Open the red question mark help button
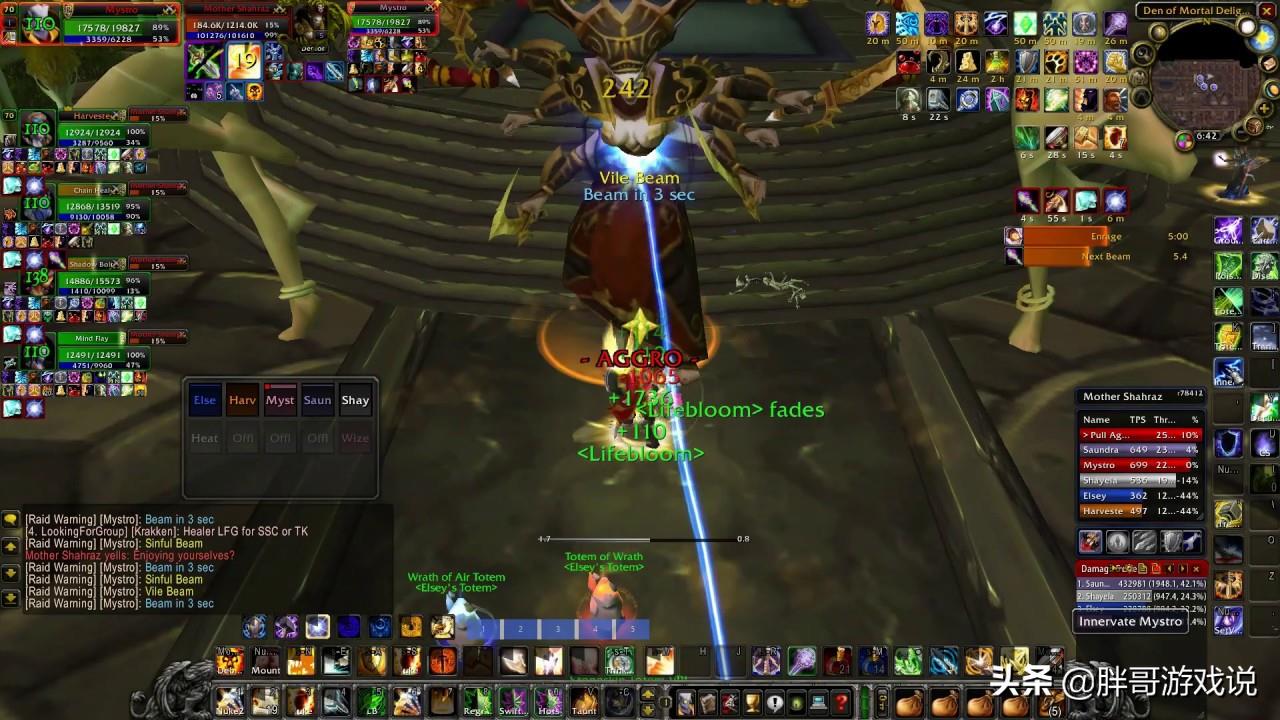 (842, 702)
